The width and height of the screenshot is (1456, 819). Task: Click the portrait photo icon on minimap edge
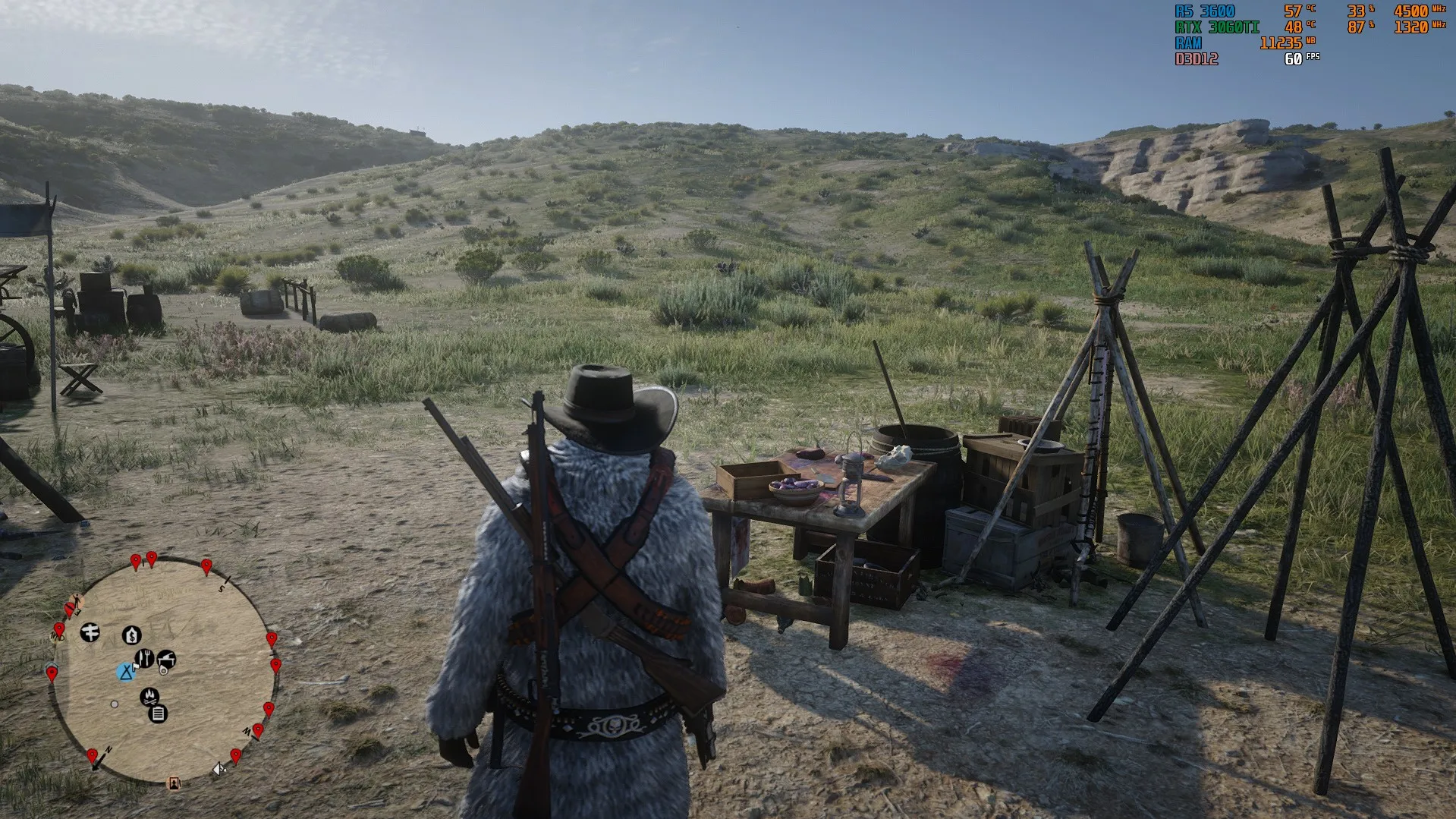pos(175,783)
